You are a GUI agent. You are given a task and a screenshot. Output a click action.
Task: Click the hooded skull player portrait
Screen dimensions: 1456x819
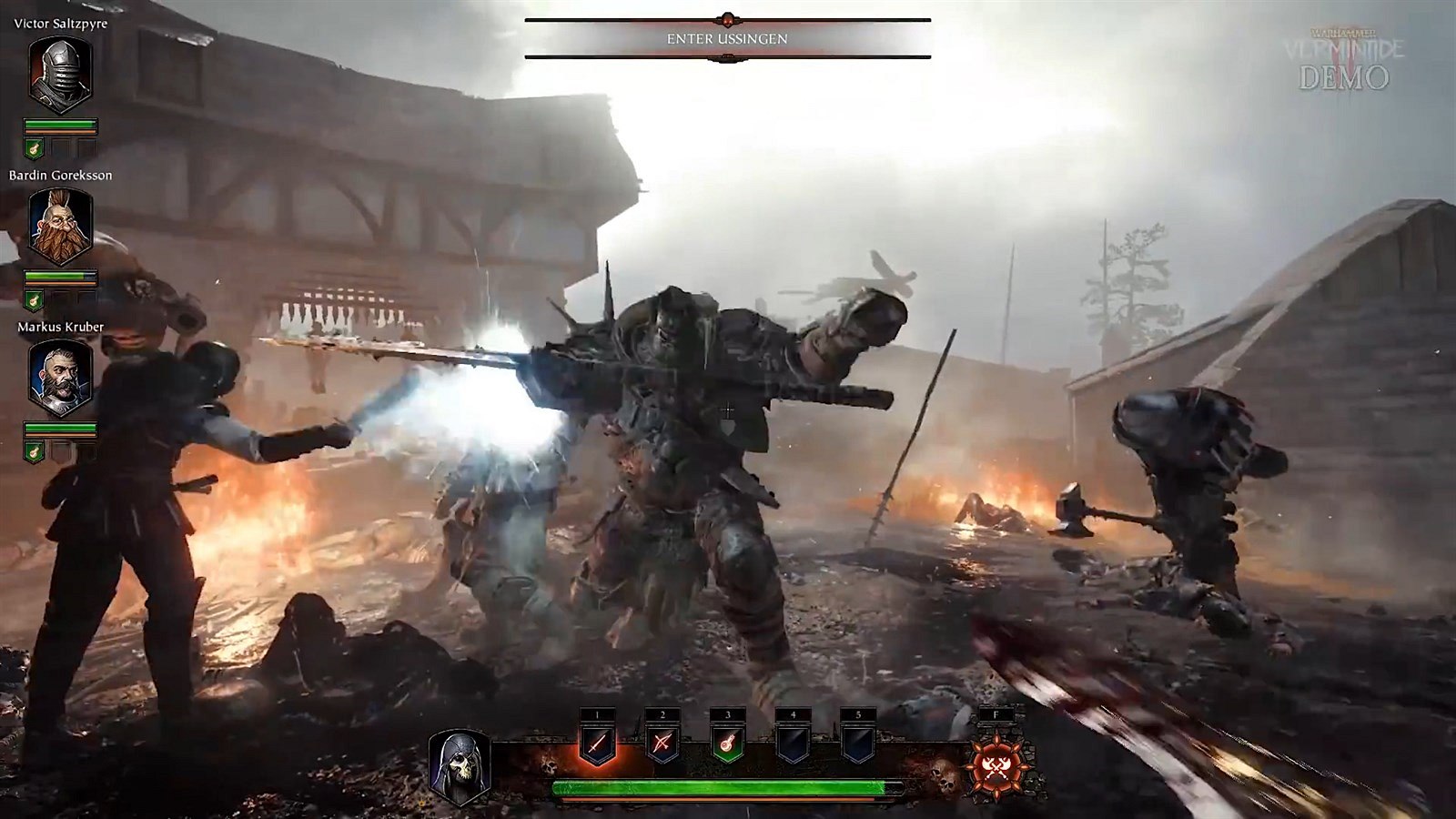point(460,765)
